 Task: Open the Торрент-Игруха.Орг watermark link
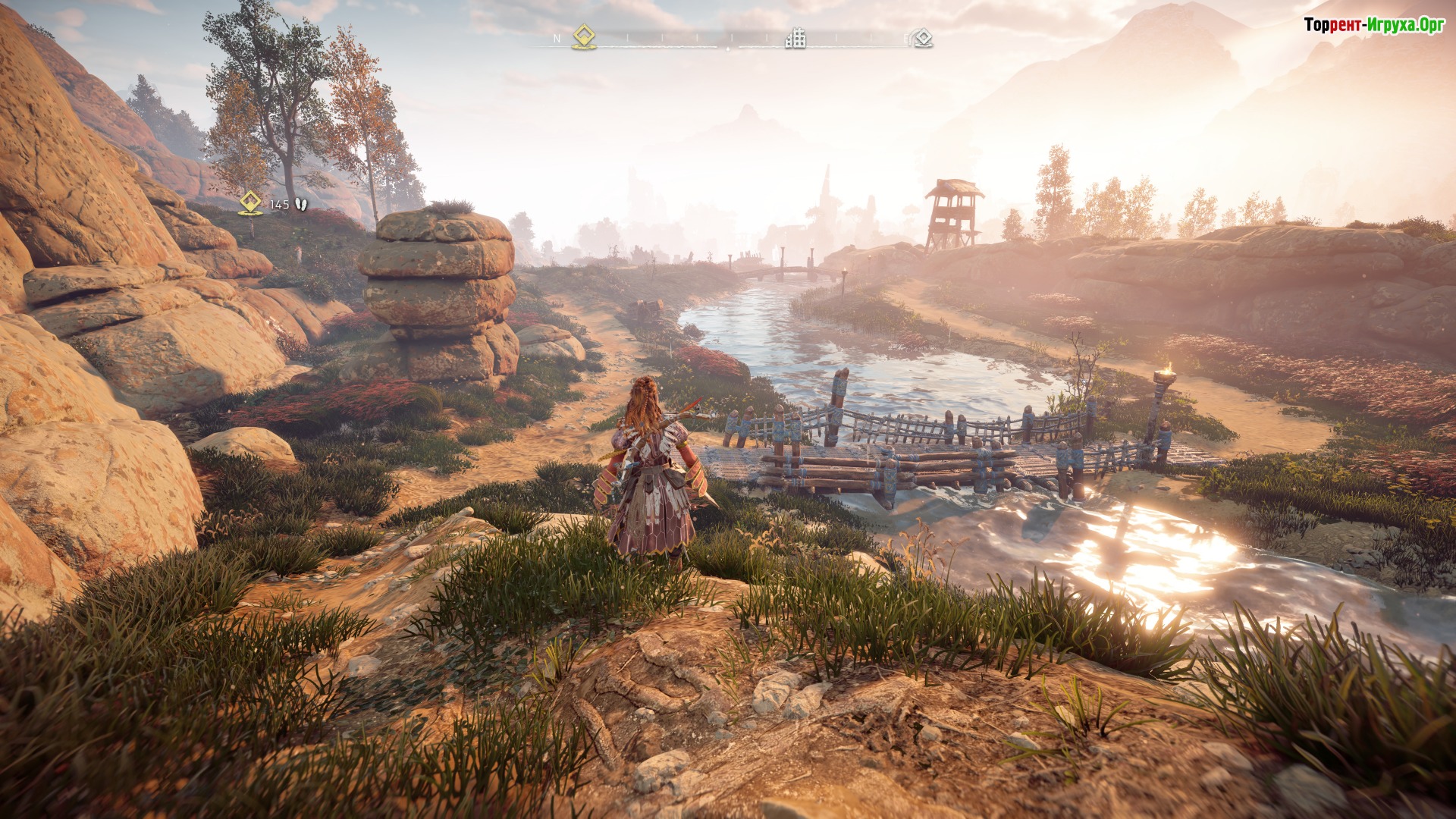(x=1373, y=25)
